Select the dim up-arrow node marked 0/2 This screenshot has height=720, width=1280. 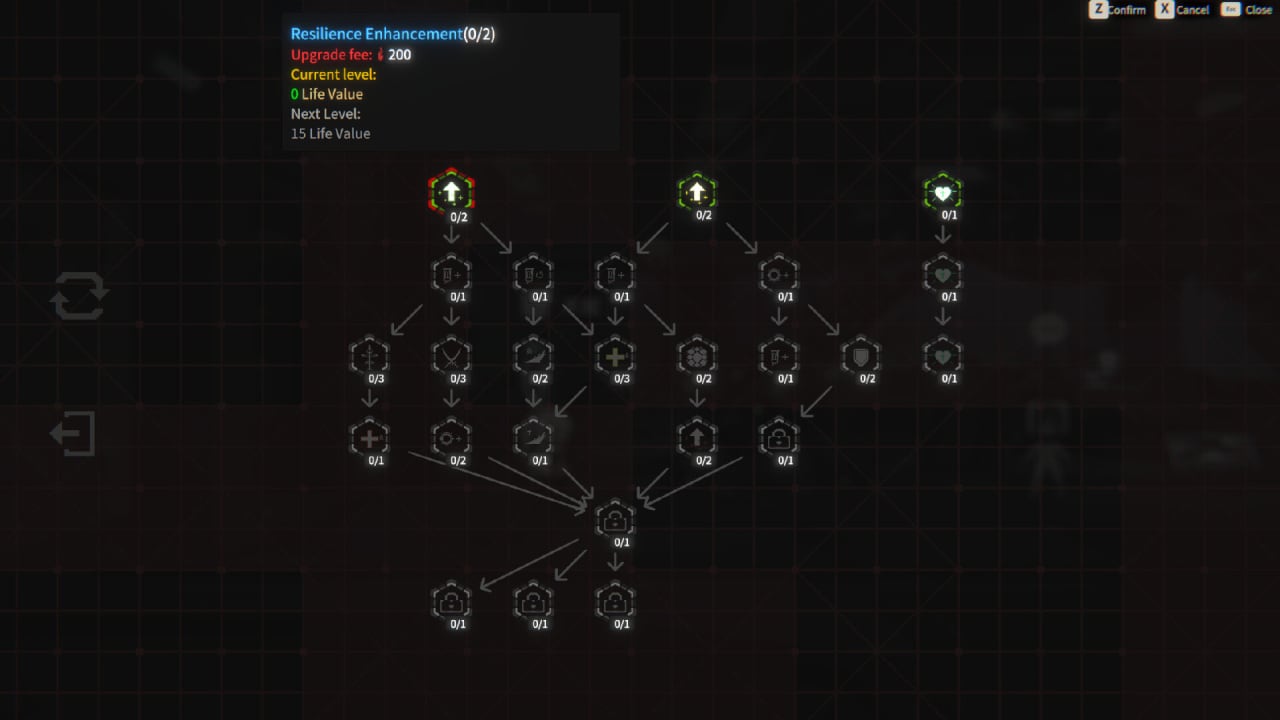point(697,437)
